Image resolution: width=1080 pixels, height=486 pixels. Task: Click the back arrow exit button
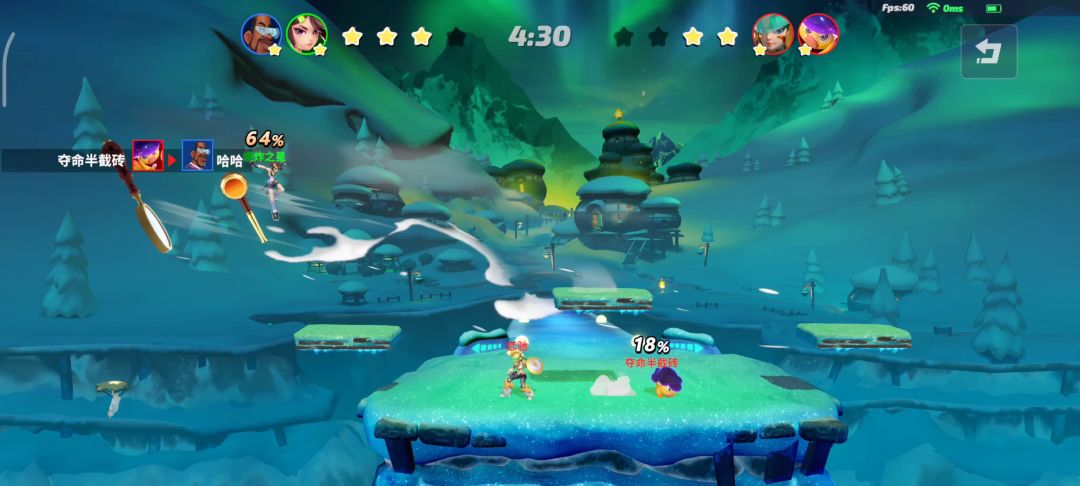click(988, 51)
